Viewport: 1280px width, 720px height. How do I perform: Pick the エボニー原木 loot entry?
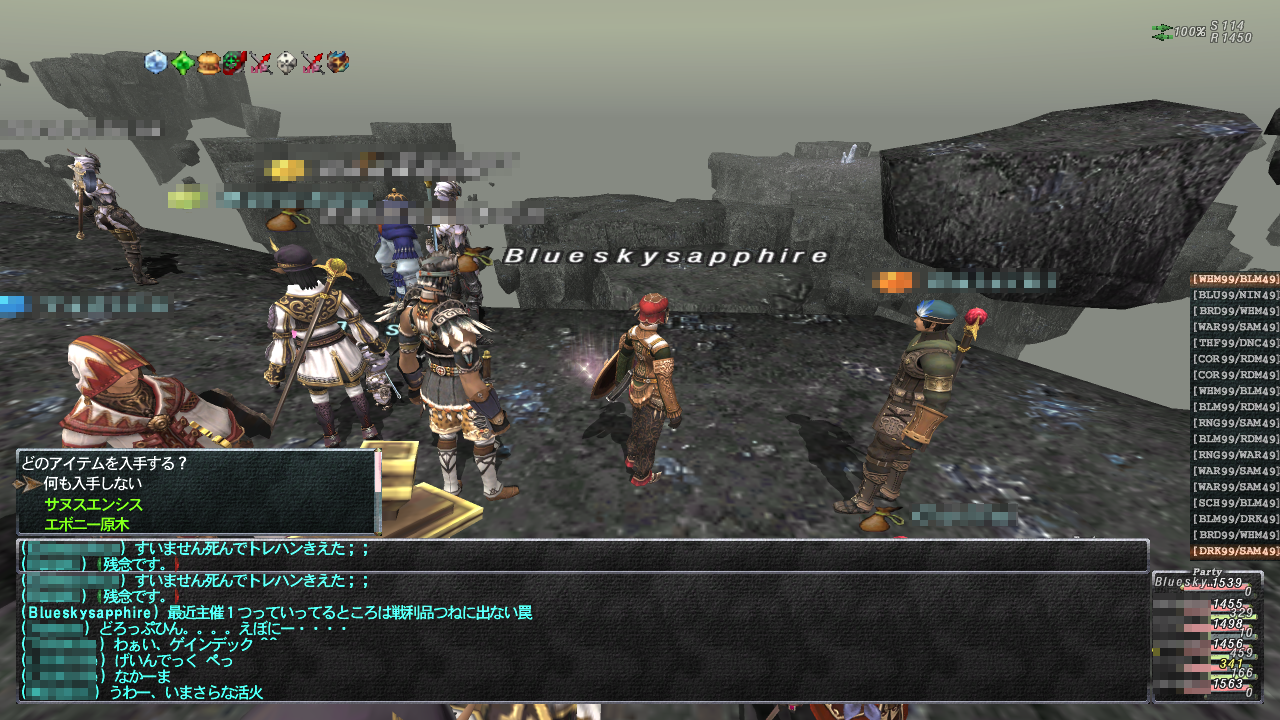coord(87,524)
